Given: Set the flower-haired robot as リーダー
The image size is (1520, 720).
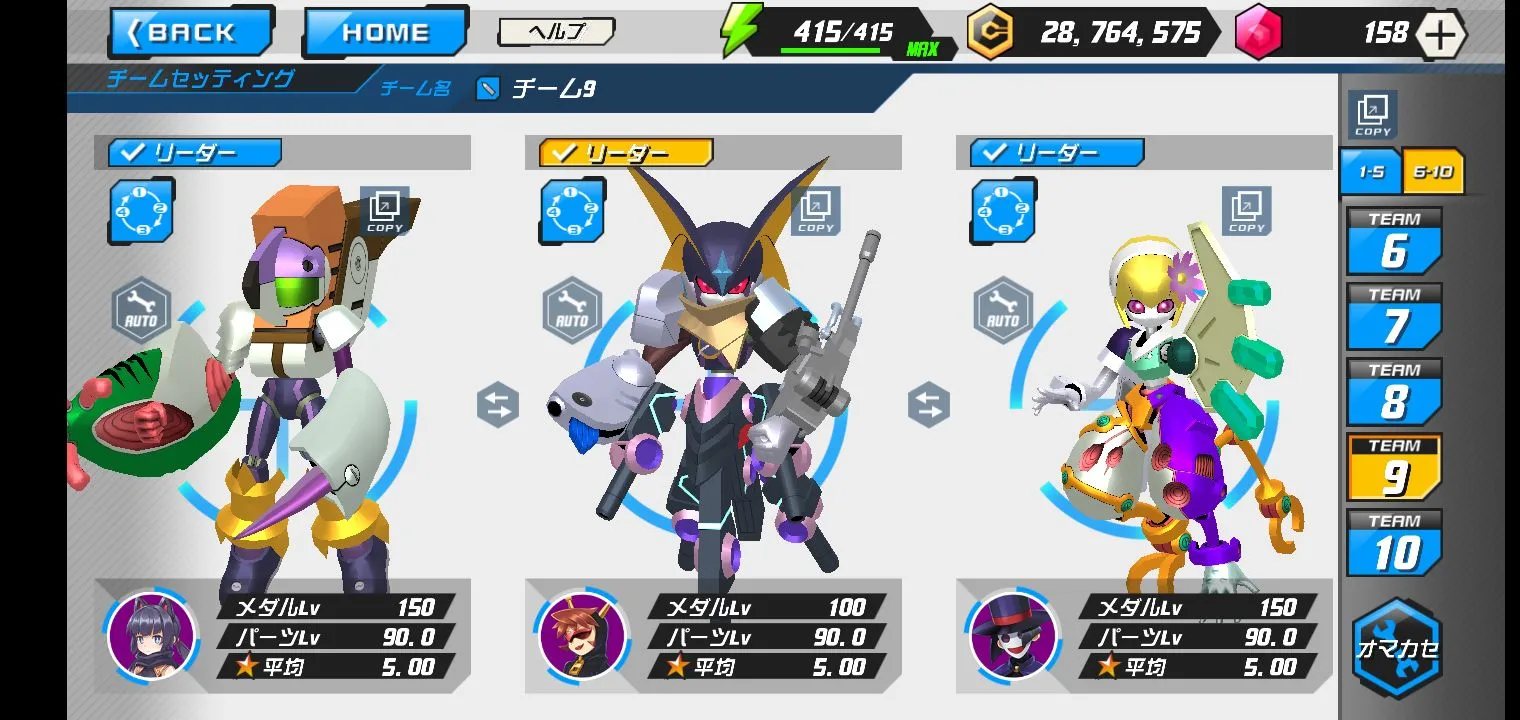Looking at the screenshot, I should click(1057, 153).
